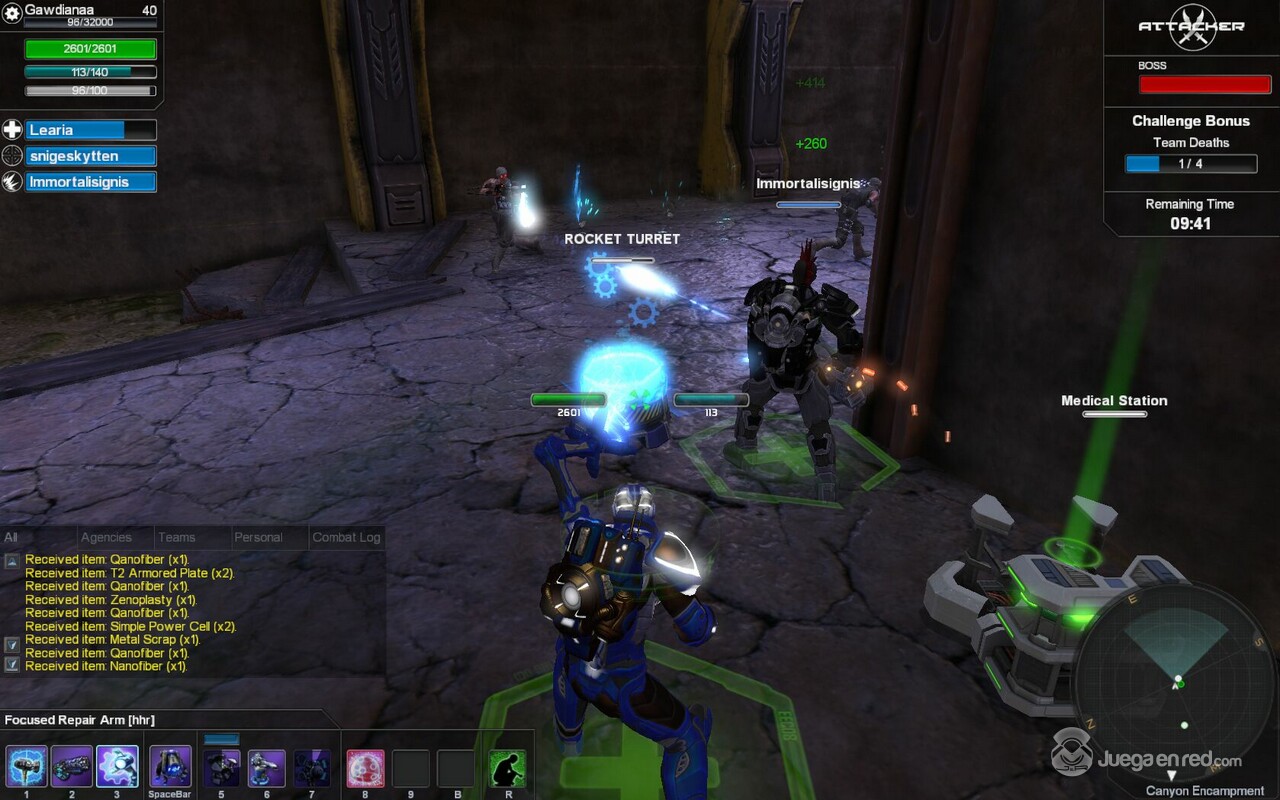Screen dimensions: 1280x800
Task: Select teammate Learia in the team list
Action: click(x=90, y=130)
